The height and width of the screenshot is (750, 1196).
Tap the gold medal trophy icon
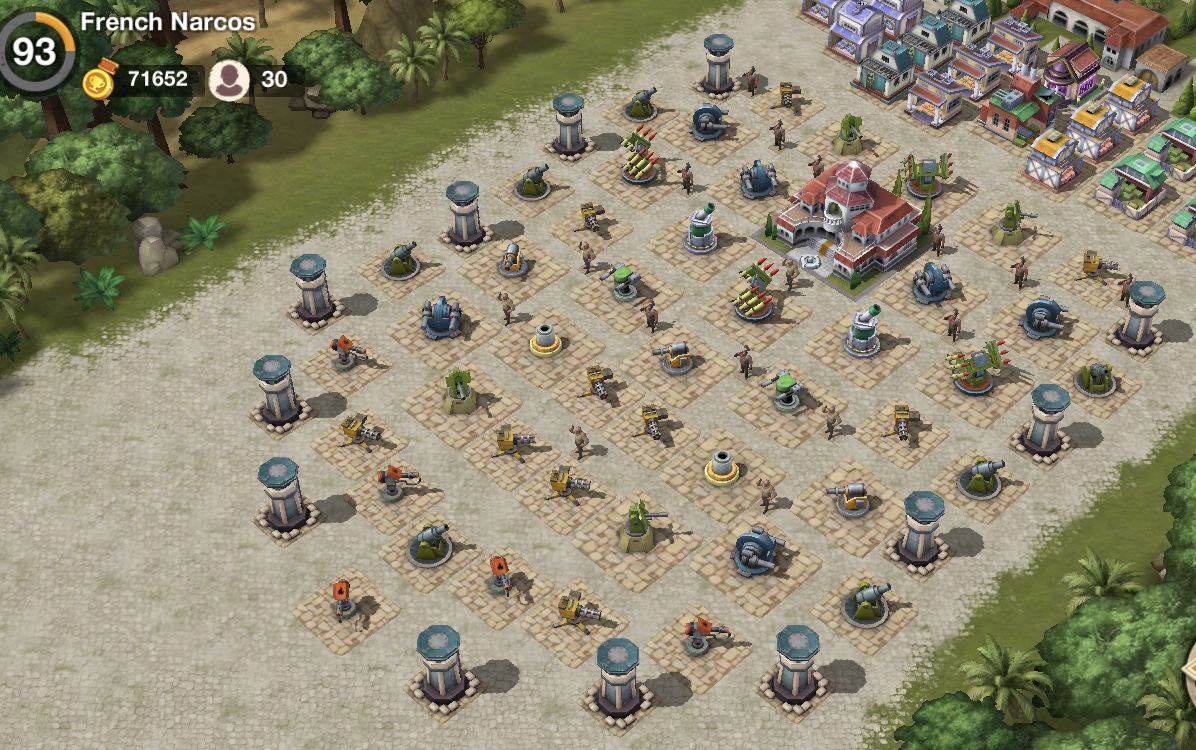[100, 80]
